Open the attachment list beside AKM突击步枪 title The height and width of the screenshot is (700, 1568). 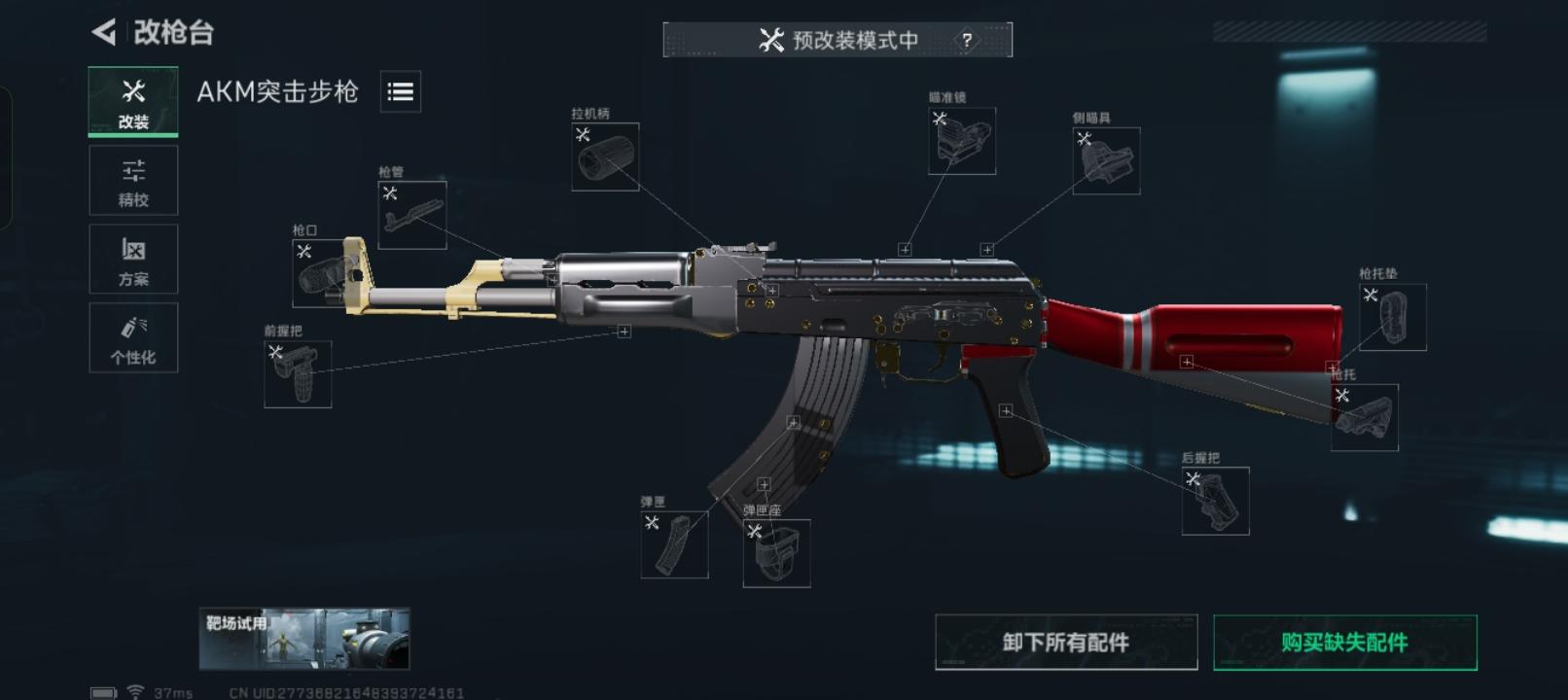point(400,92)
